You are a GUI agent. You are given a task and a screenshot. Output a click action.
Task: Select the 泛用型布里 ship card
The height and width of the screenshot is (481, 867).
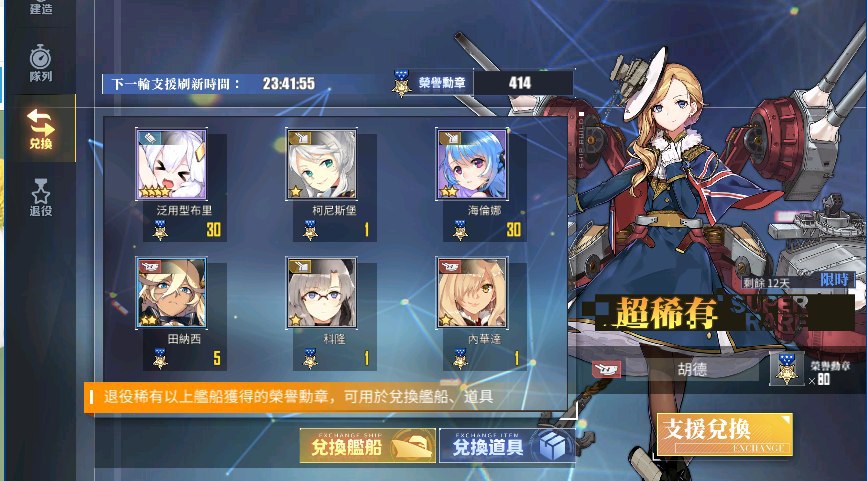pos(171,164)
